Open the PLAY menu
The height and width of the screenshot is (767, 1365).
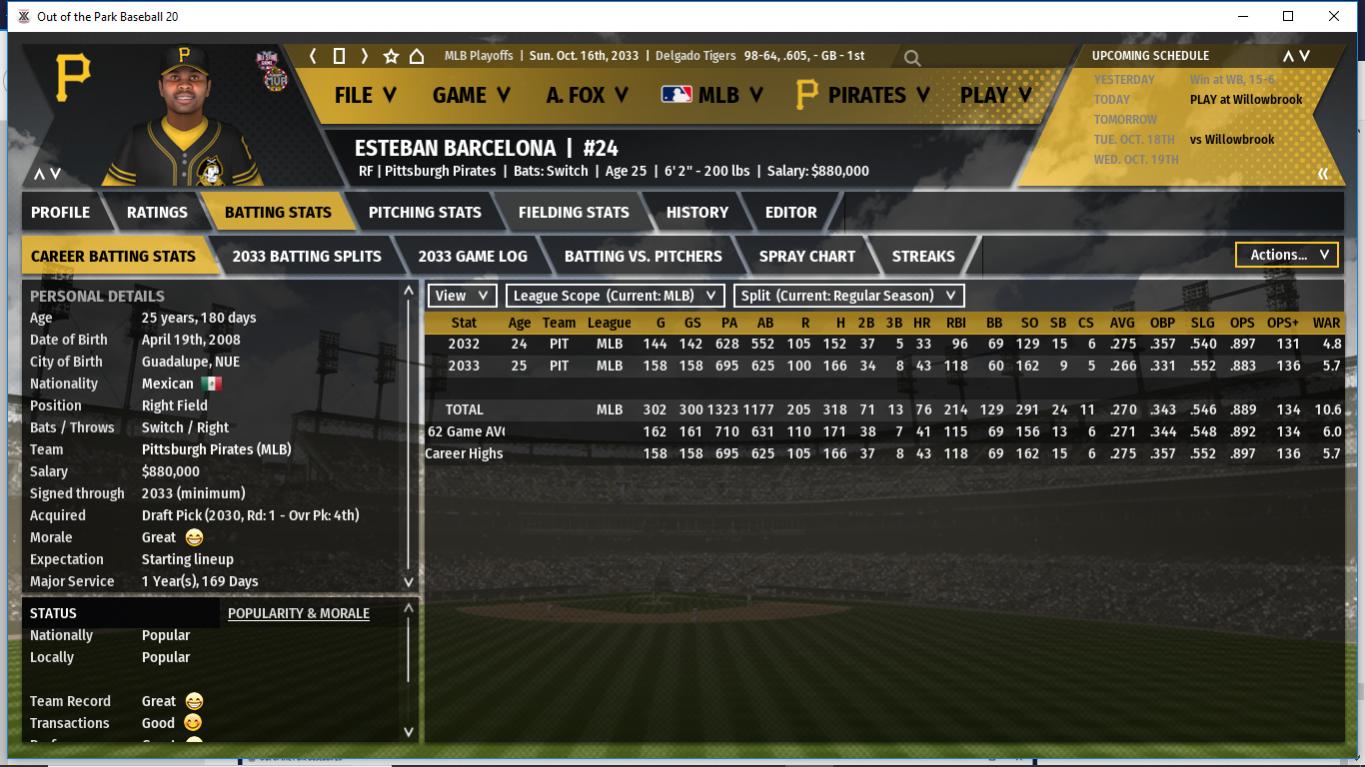pos(995,95)
